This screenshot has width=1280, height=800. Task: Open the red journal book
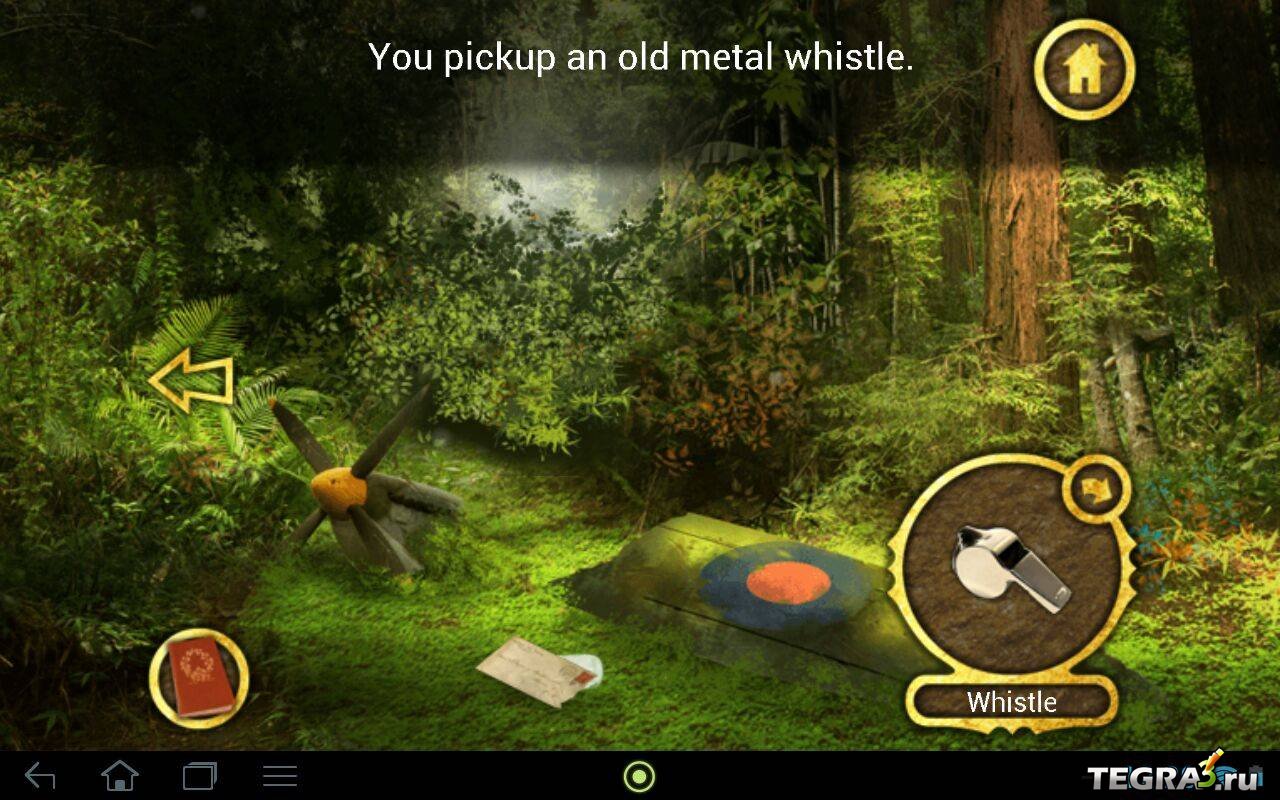(200, 677)
